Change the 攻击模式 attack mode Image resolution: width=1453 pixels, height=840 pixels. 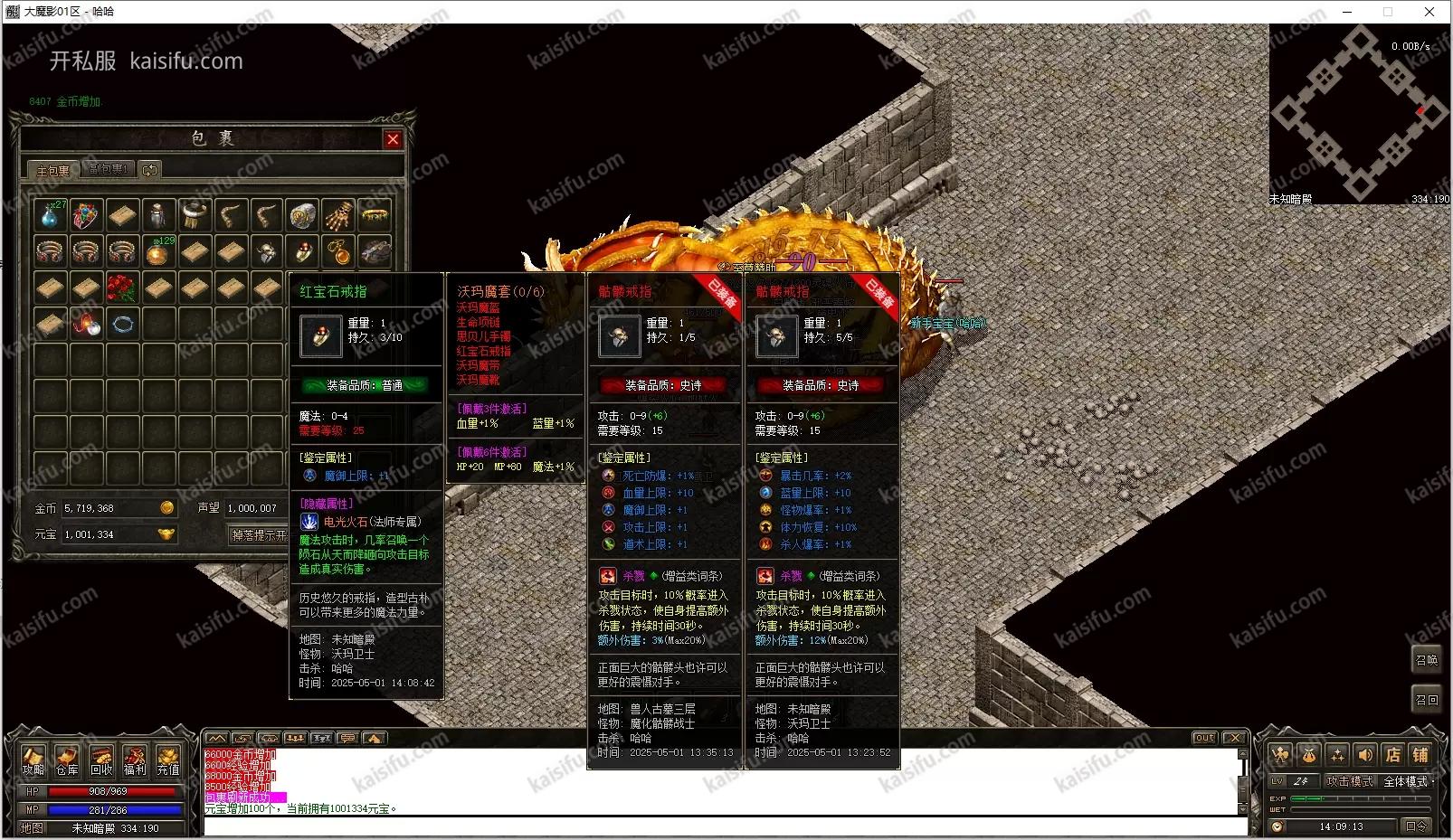(x=1350, y=781)
